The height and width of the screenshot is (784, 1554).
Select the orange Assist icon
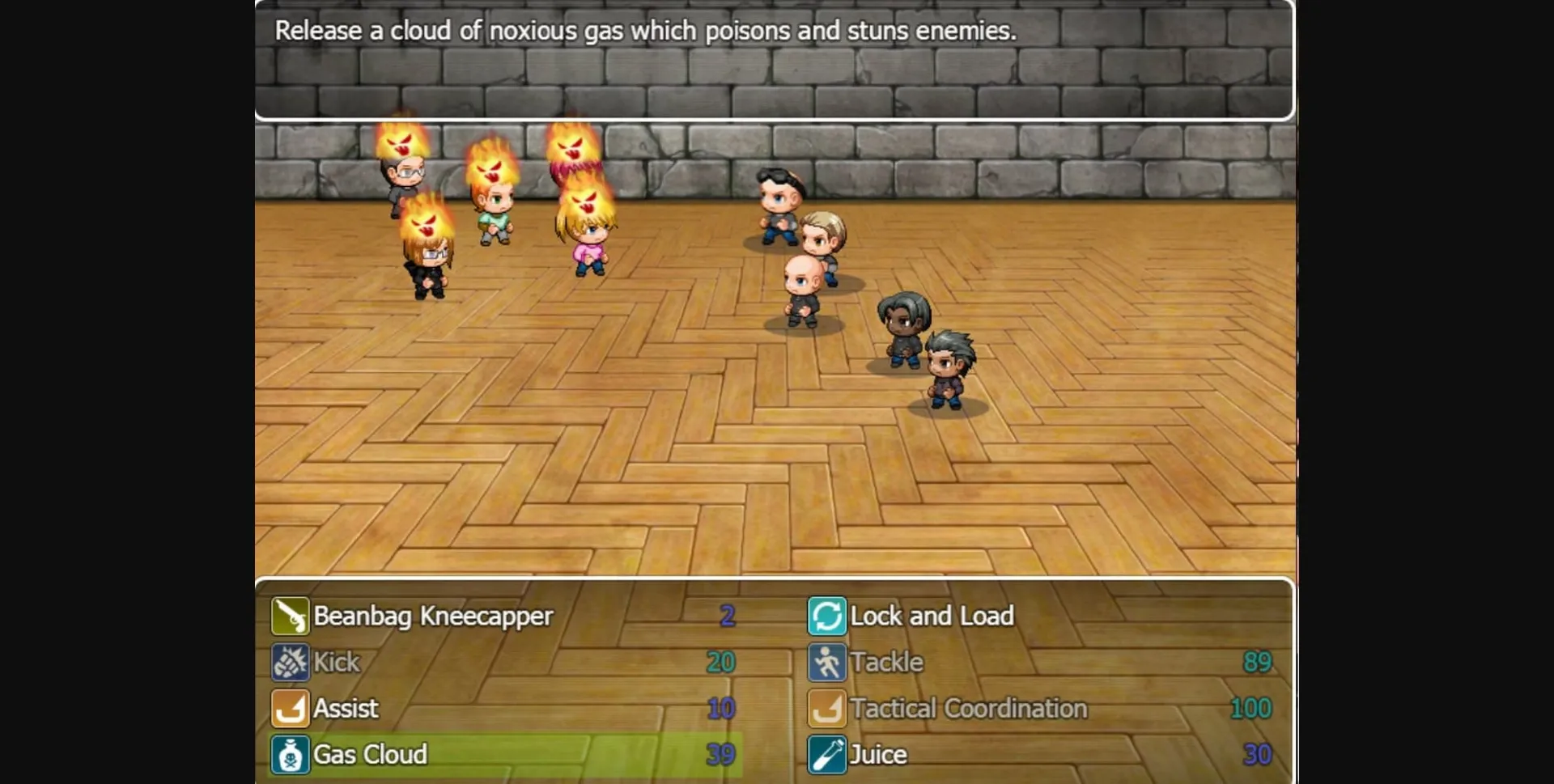coord(290,708)
